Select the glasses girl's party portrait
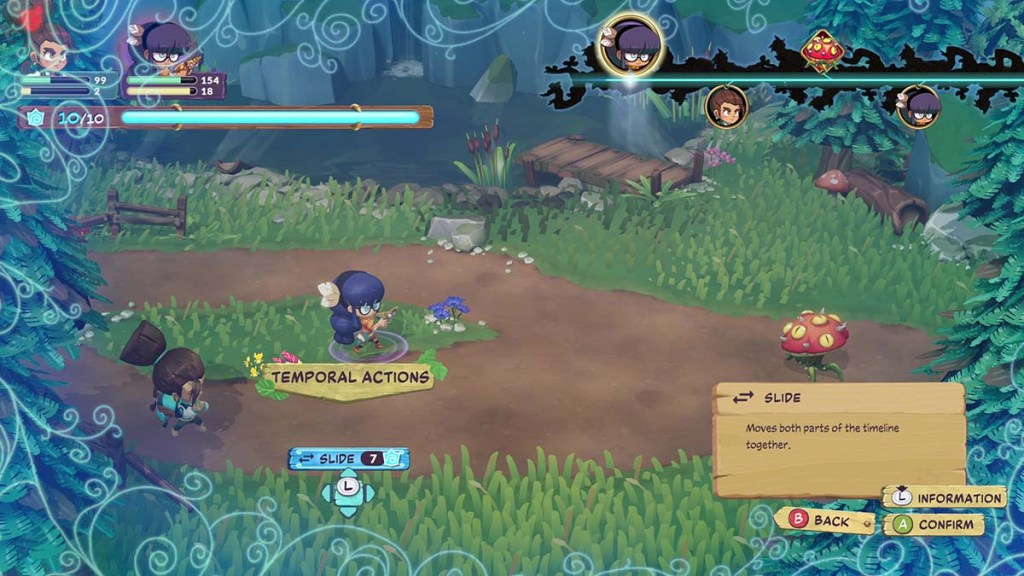The height and width of the screenshot is (576, 1024). pyautogui.click(x=163, y=48)
